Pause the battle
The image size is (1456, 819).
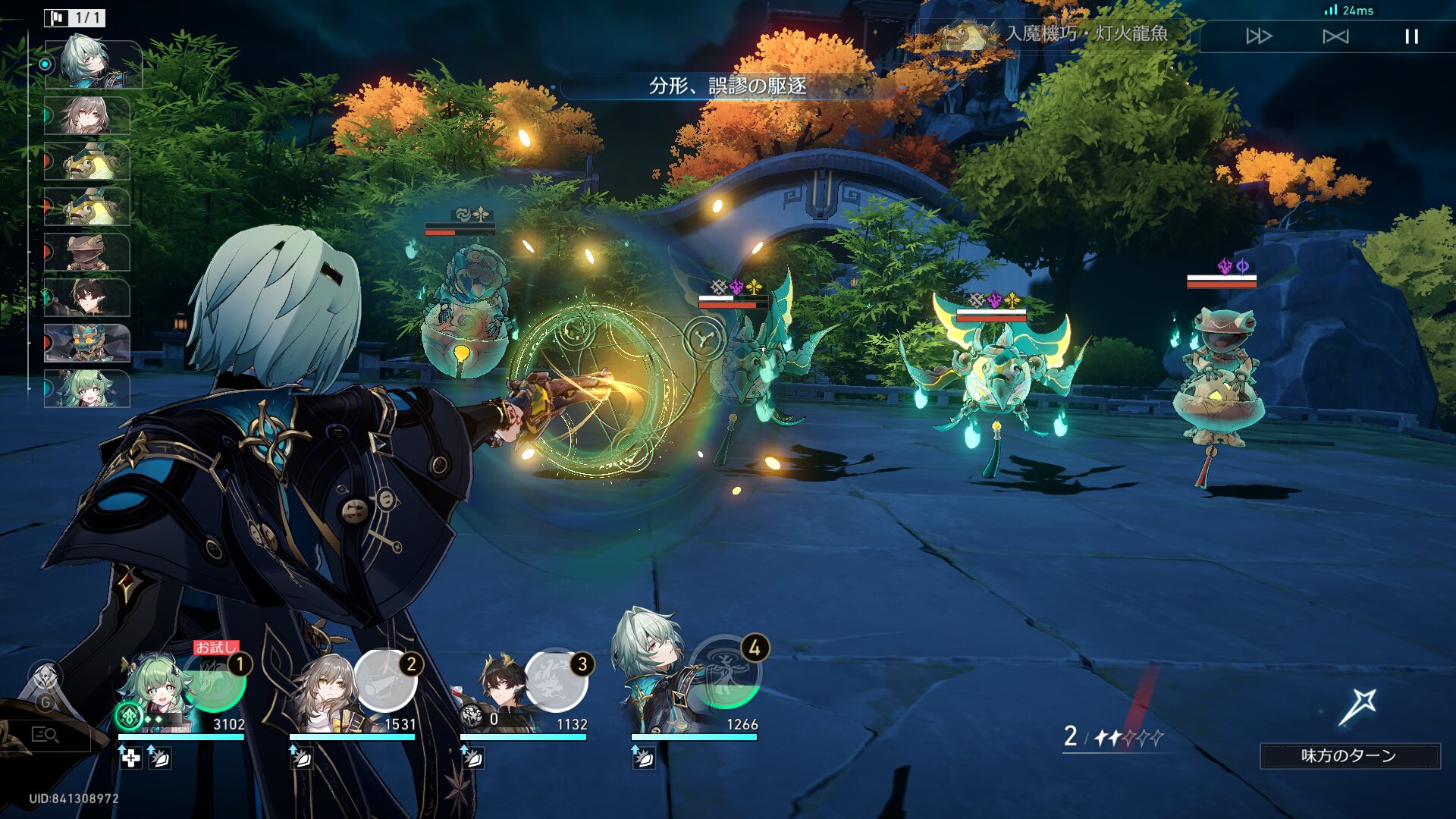coord(1411,36)
